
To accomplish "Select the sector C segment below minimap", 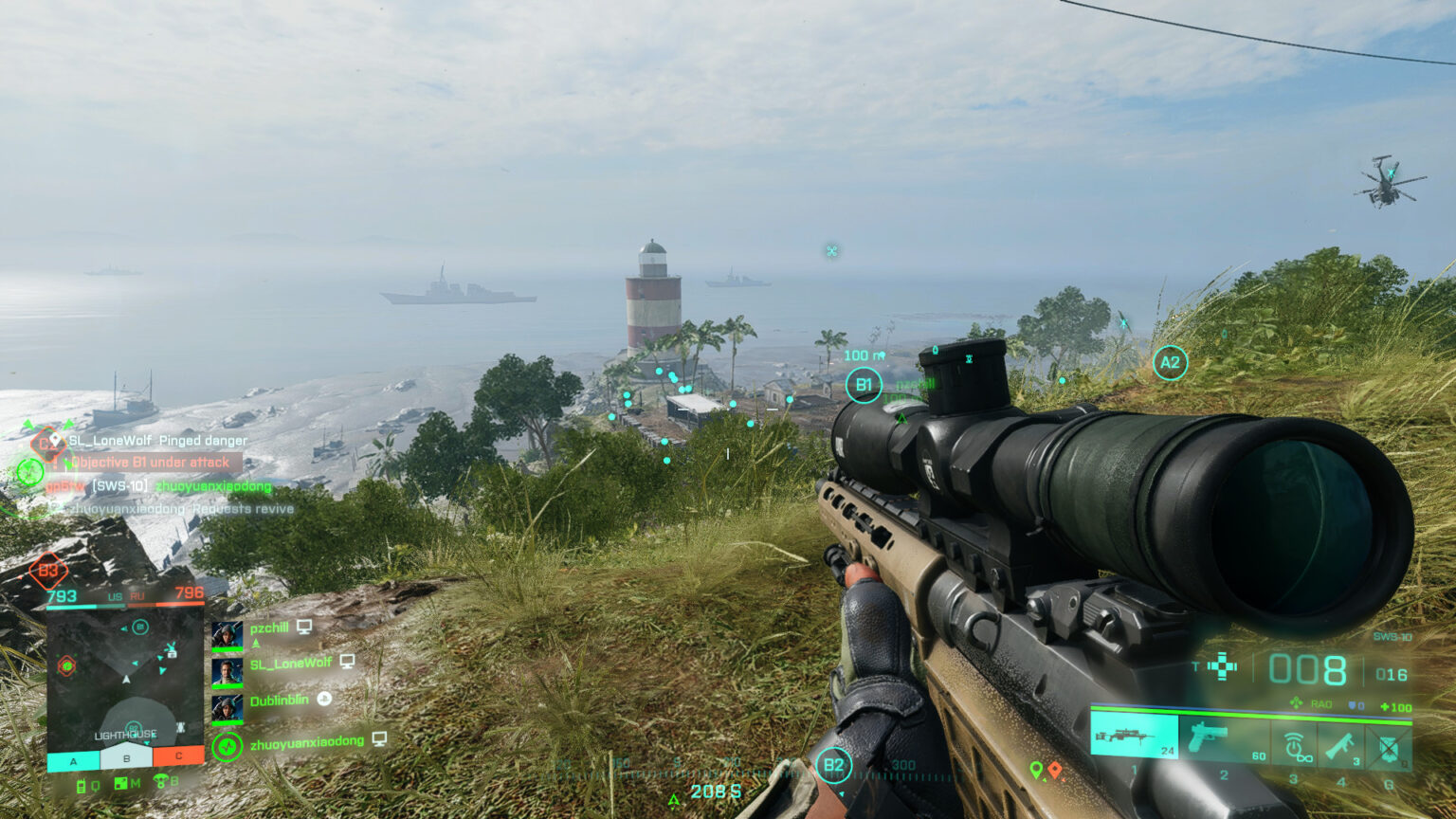I will pyautogui.click(x=178, y=756).
